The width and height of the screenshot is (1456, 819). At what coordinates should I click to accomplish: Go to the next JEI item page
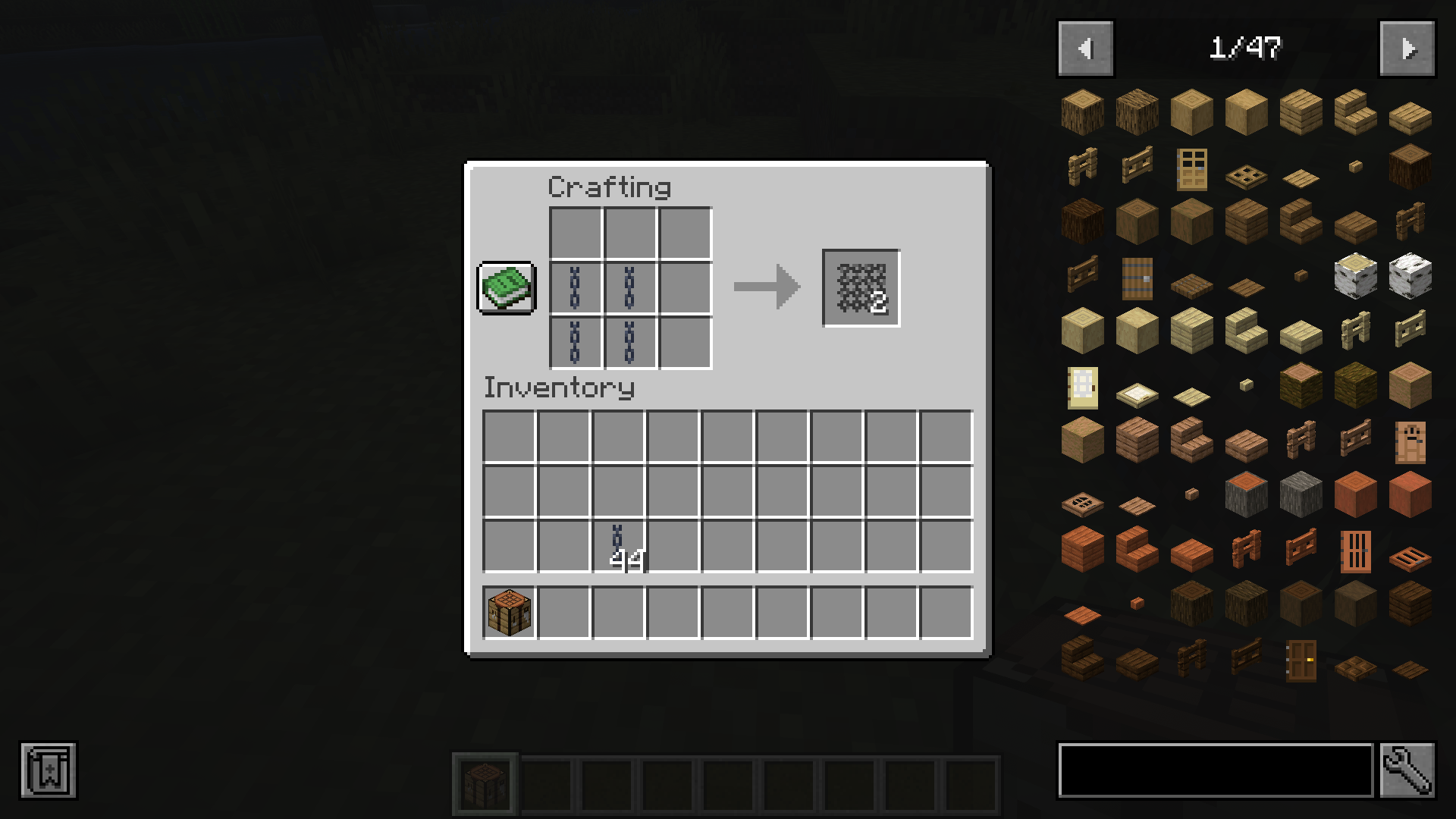click(x=1407, y=48)
